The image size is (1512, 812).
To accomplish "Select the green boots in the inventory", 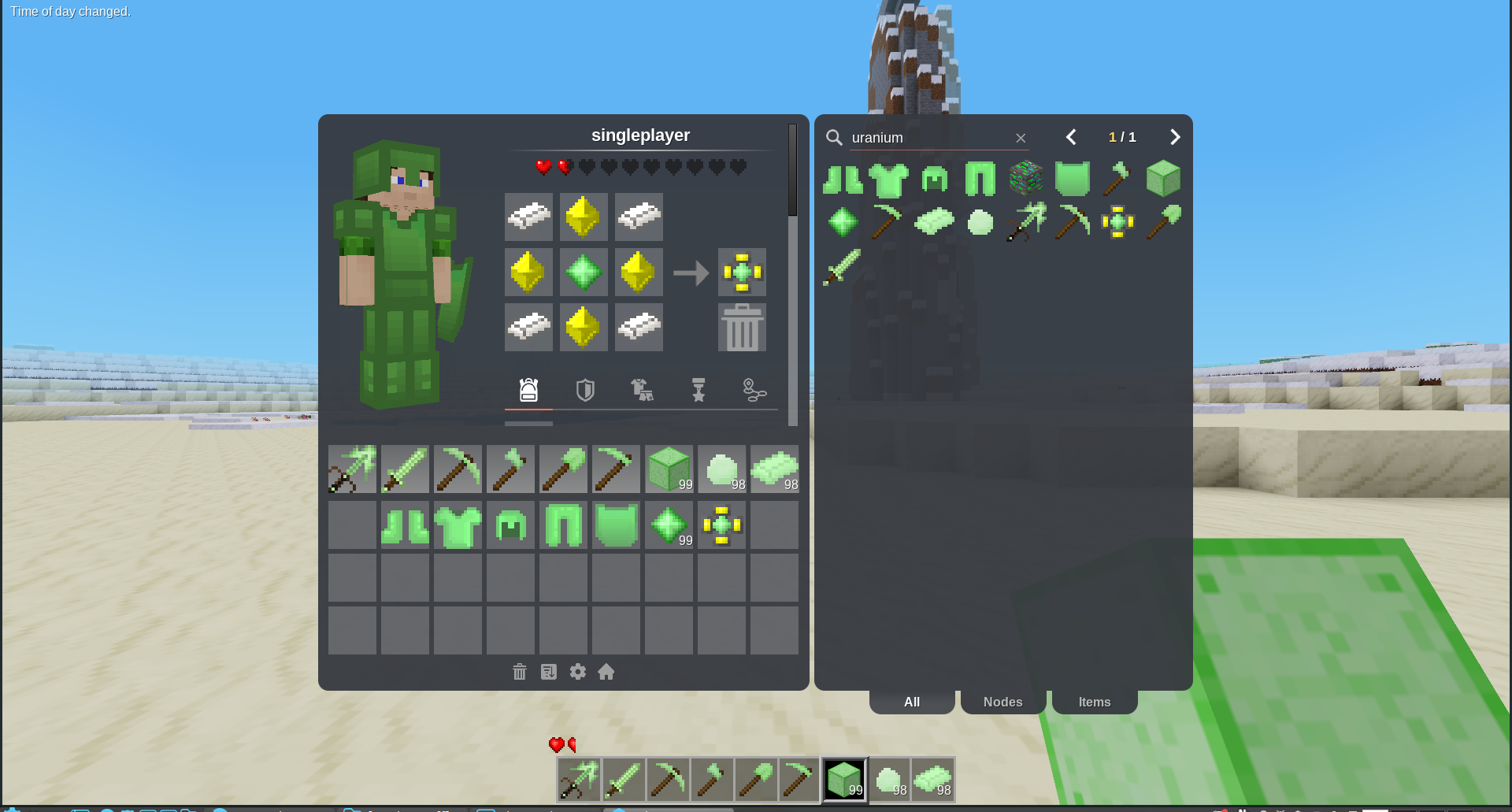I will 405,525.
